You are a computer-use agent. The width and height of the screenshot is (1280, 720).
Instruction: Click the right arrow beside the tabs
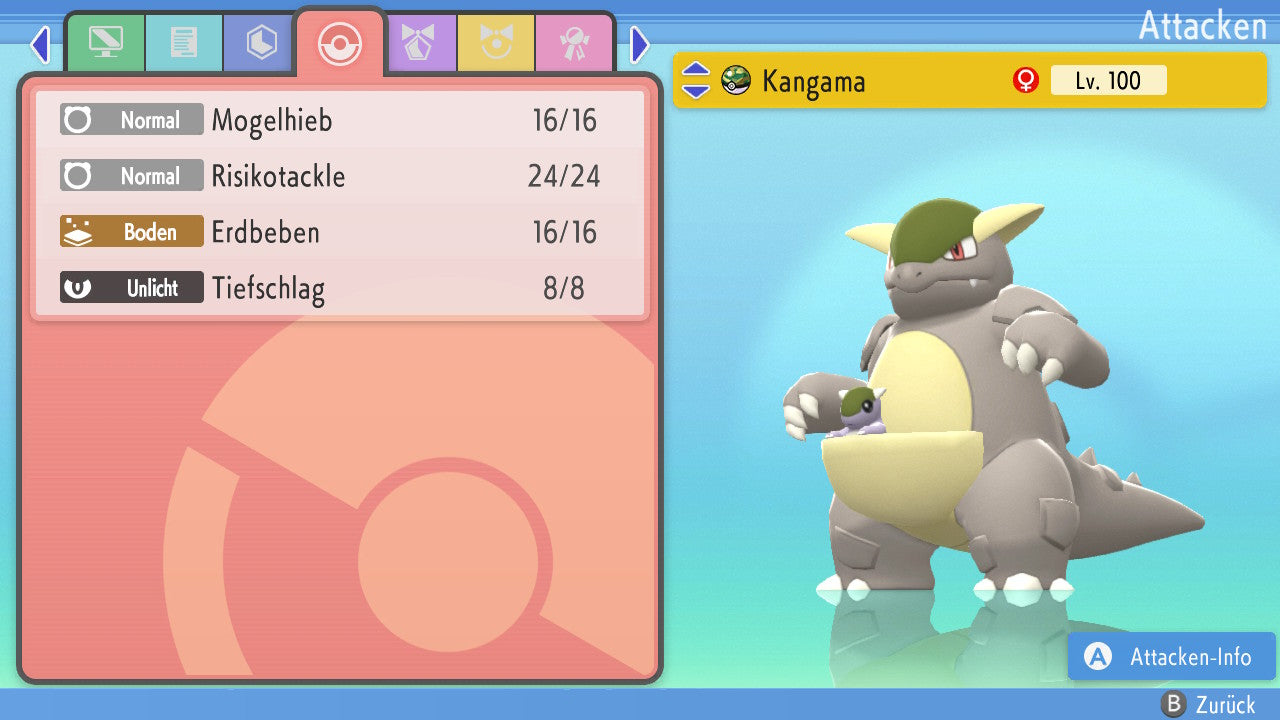tap(640, 44)
